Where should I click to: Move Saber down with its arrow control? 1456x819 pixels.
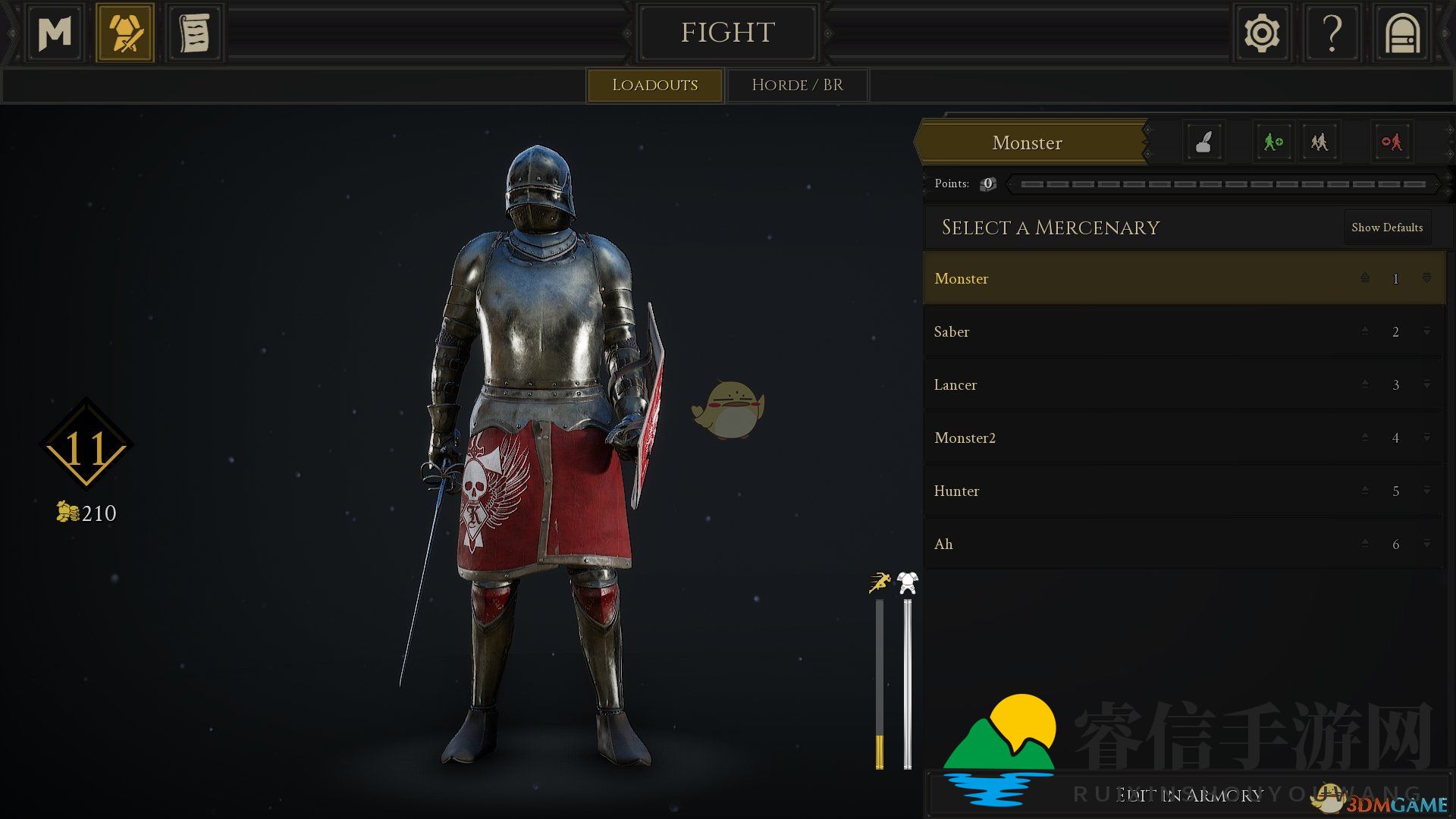click(x=1426, y=332)
